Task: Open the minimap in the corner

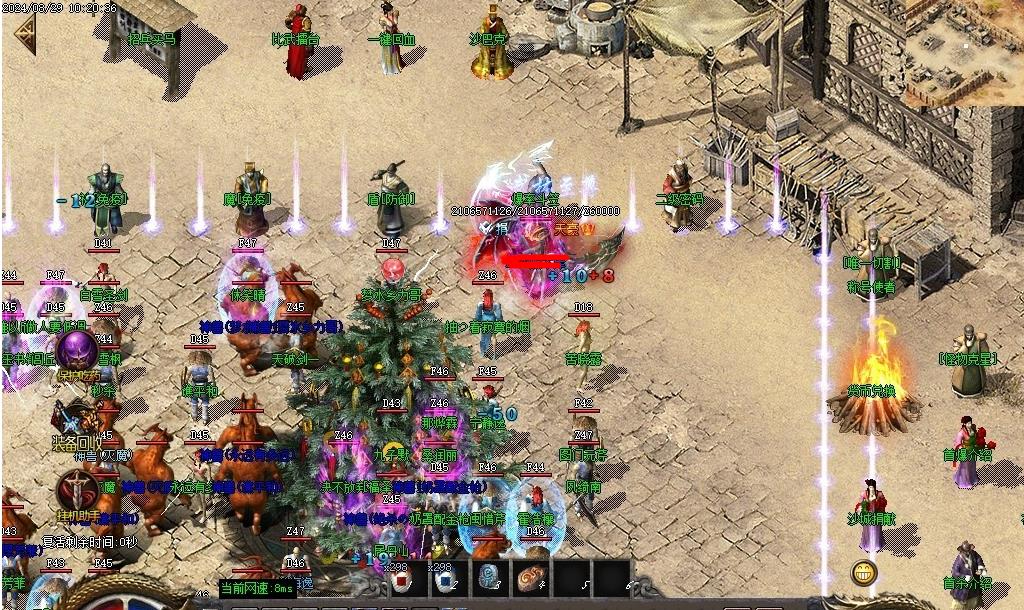Action: click(964, 50)
